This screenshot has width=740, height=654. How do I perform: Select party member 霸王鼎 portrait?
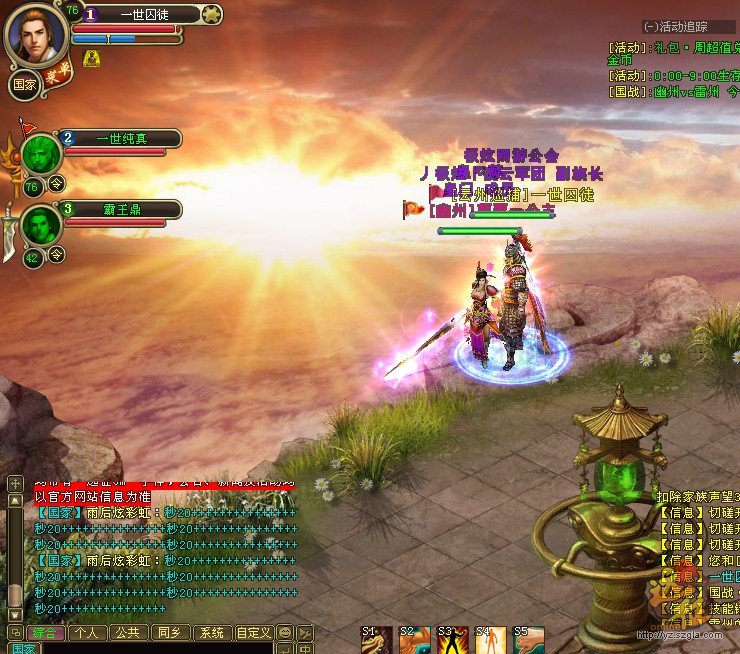pos(42,225)
